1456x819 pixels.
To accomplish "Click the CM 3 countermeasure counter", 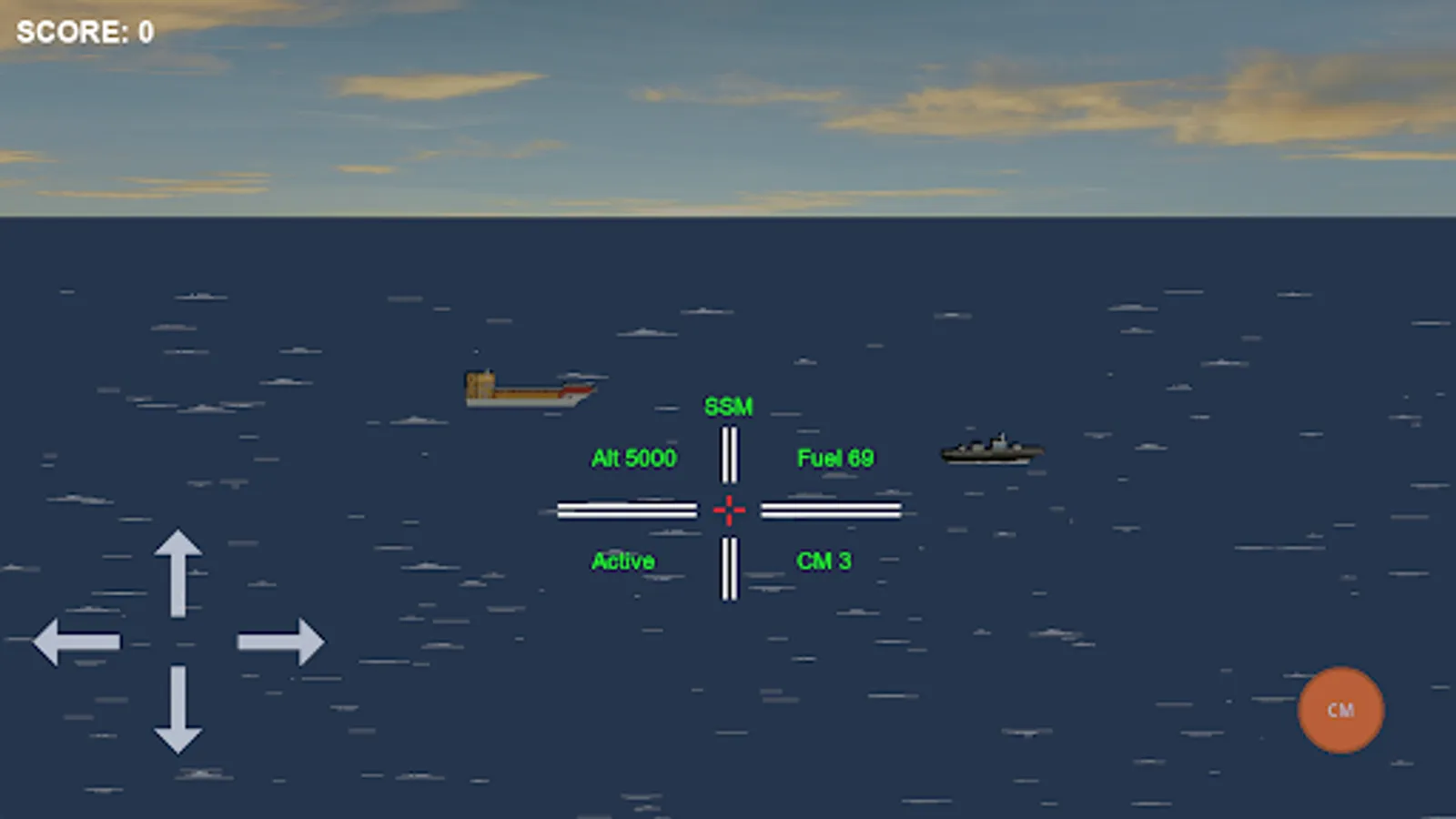I will (822, 561).
